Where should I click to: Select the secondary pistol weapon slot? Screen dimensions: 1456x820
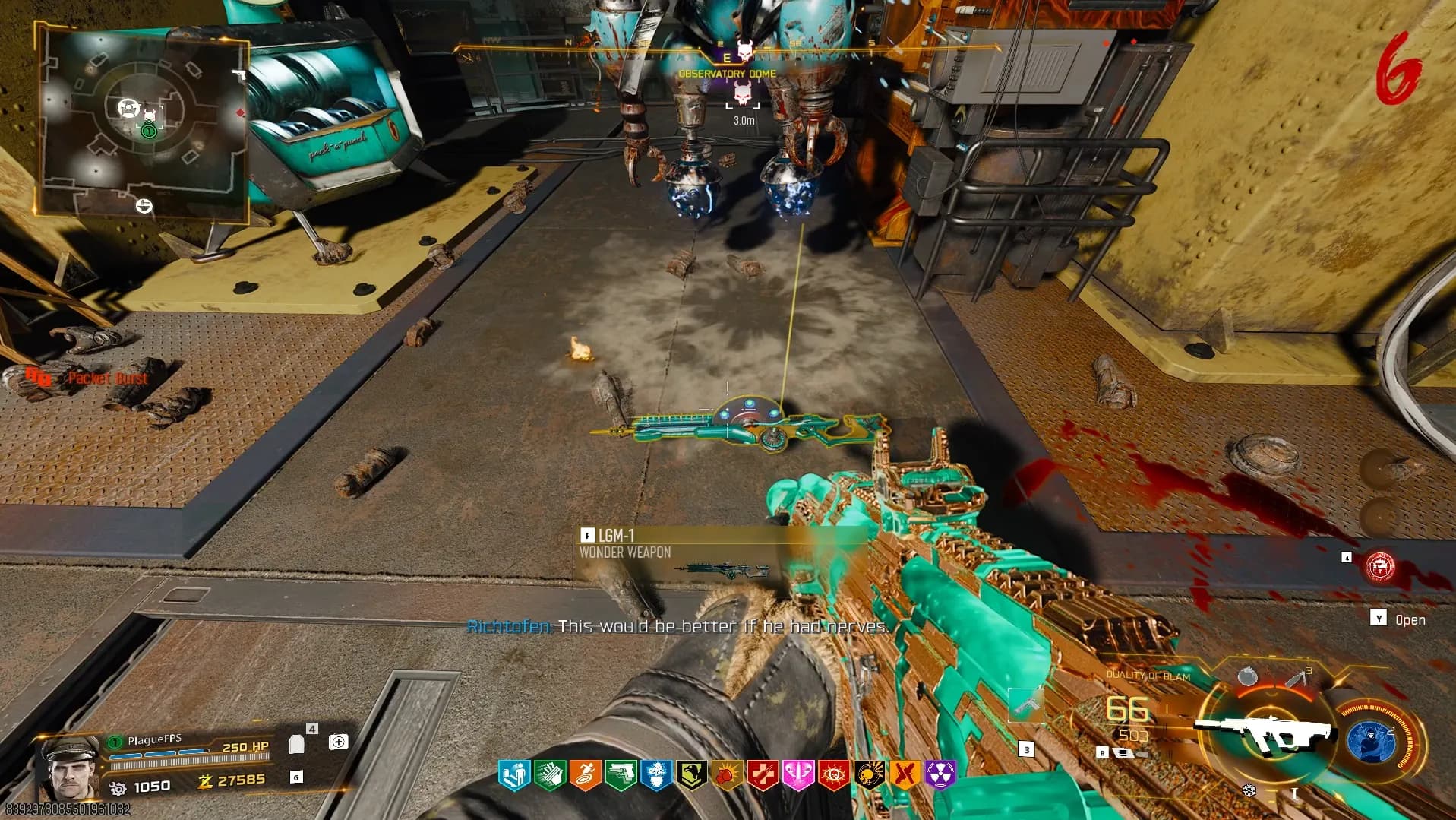1026,705
